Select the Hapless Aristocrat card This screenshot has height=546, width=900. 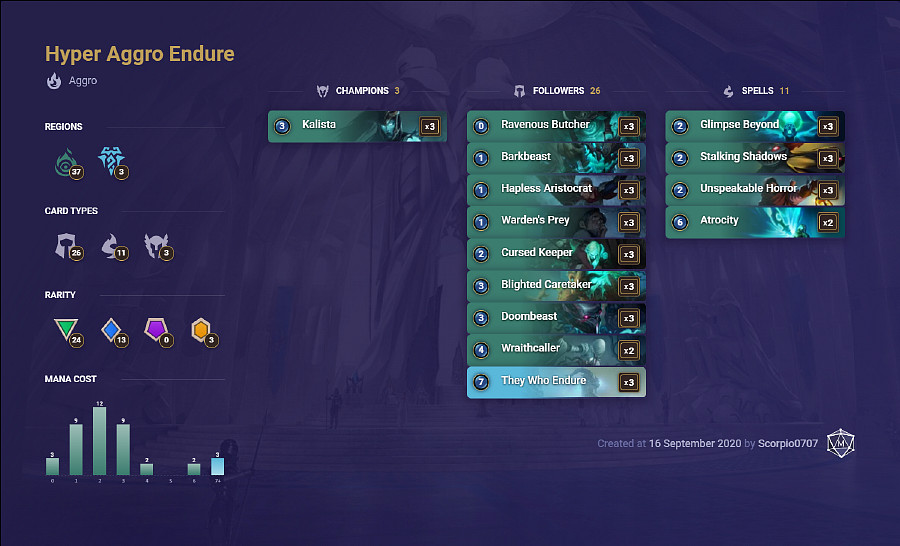[x=555, y=190]
